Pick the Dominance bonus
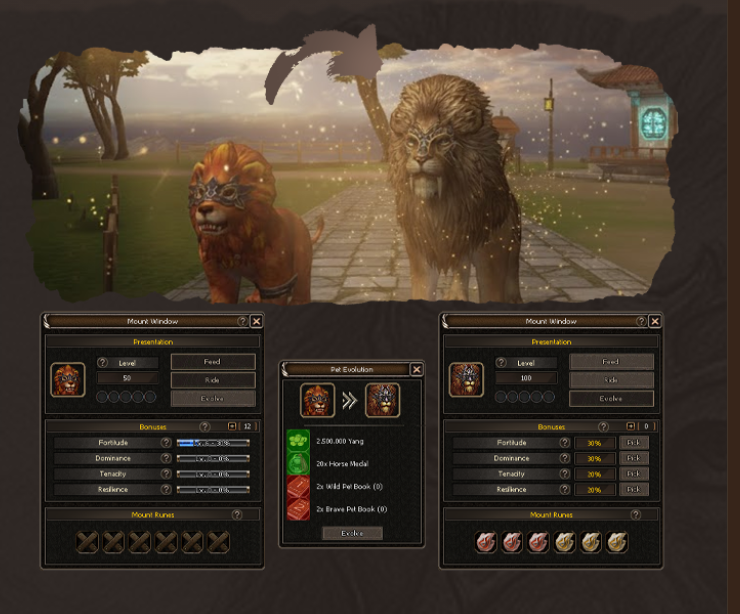Screen dimensions: 740x614 631,458
